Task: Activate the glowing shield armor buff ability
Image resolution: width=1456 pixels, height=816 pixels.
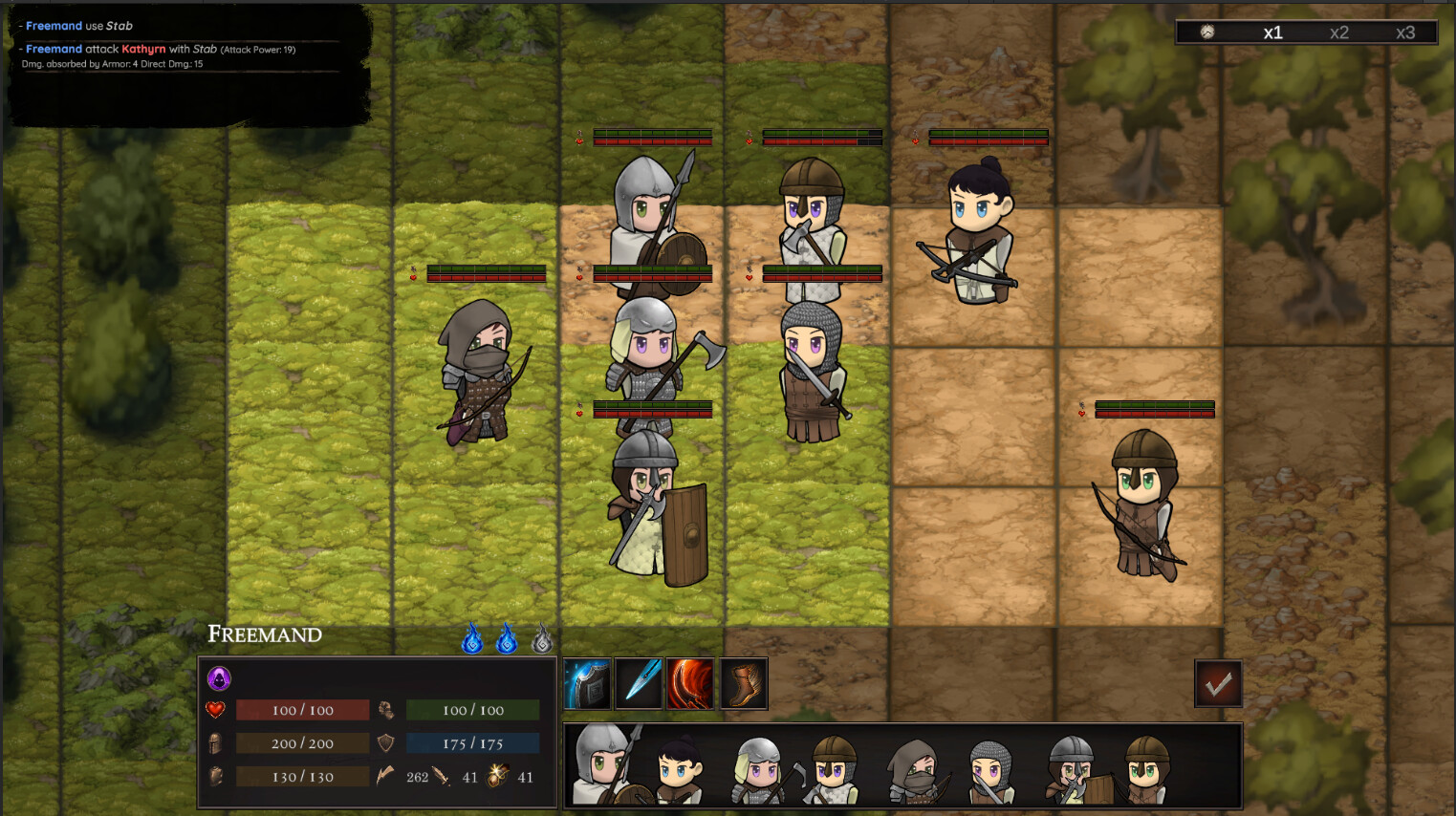Action: (587, 683)
